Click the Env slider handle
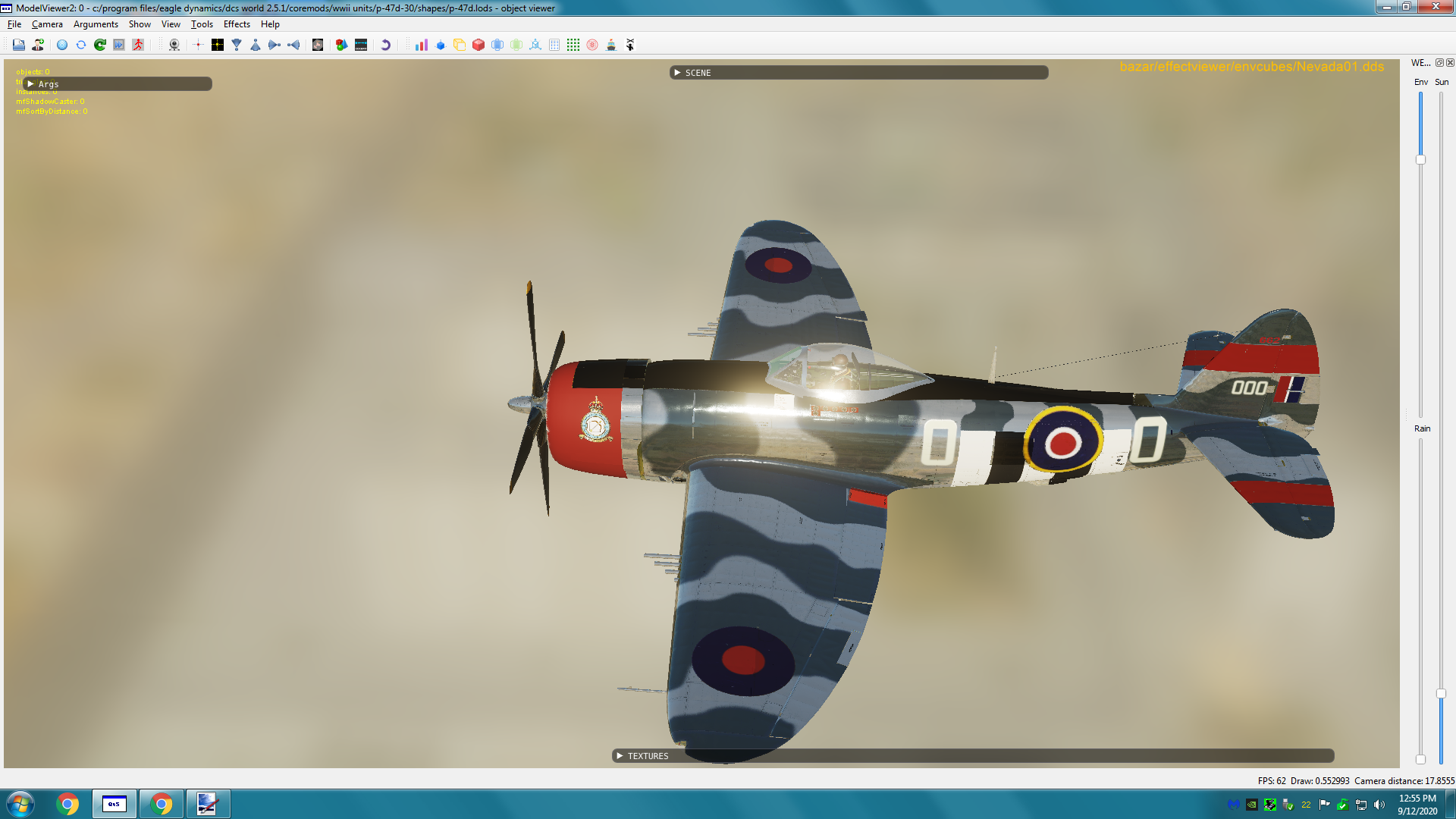The height and width of the screenshot is (819, 1456). coord(1420,160)
